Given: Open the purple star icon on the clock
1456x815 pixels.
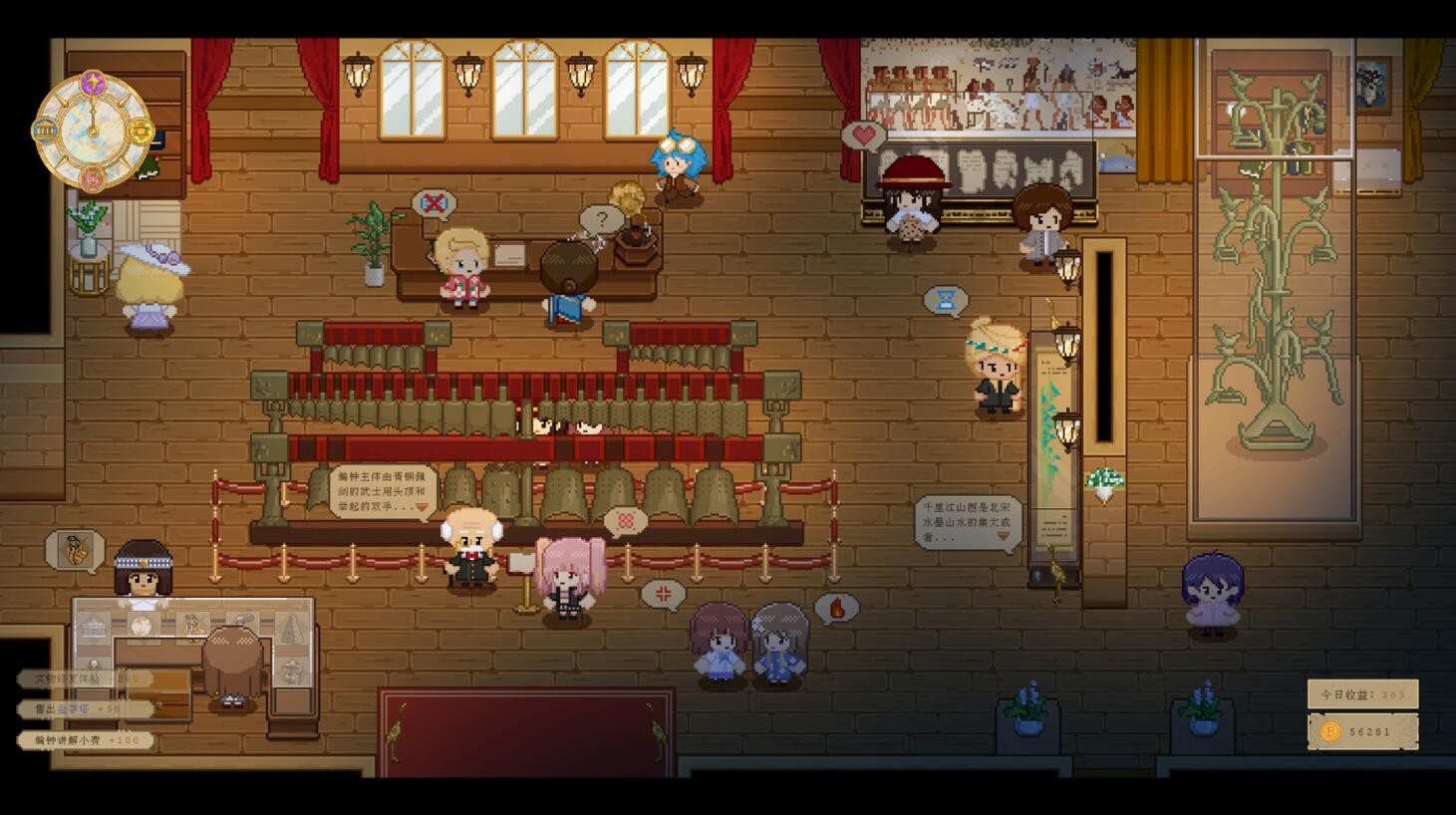Looking at the screenshot, I should click(93, 83).
